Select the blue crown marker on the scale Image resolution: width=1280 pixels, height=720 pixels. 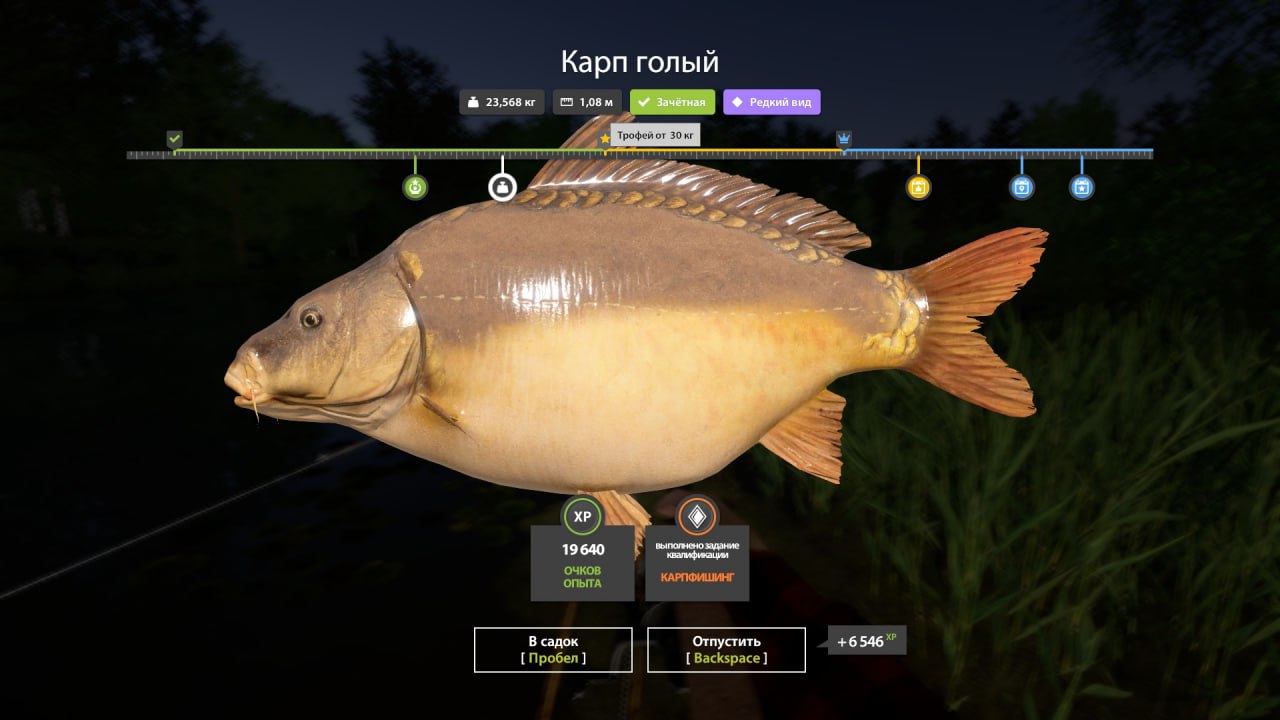click(x=843, y=138)
